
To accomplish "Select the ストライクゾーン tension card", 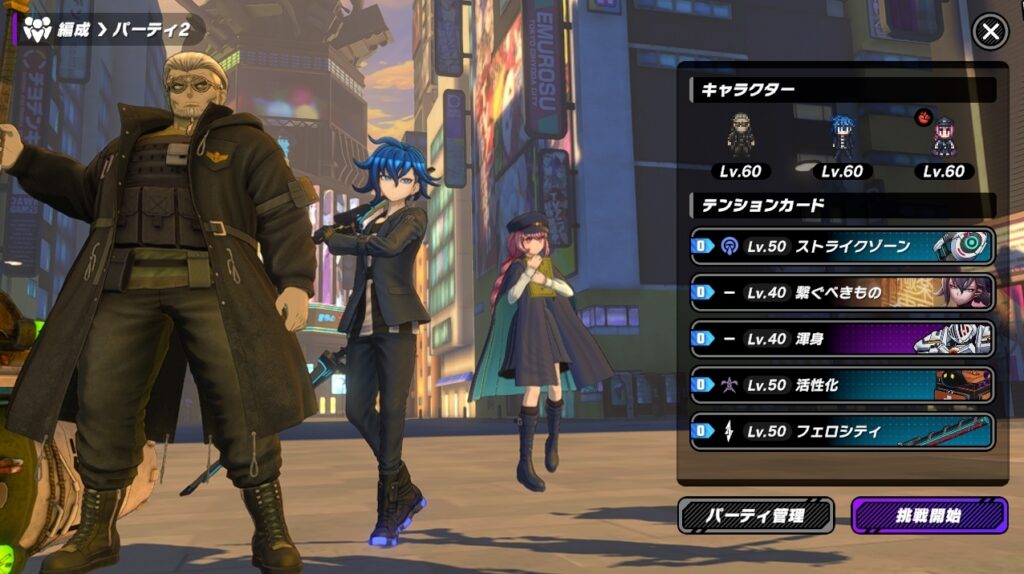I will pyautogui.click(x=842, y=246).
